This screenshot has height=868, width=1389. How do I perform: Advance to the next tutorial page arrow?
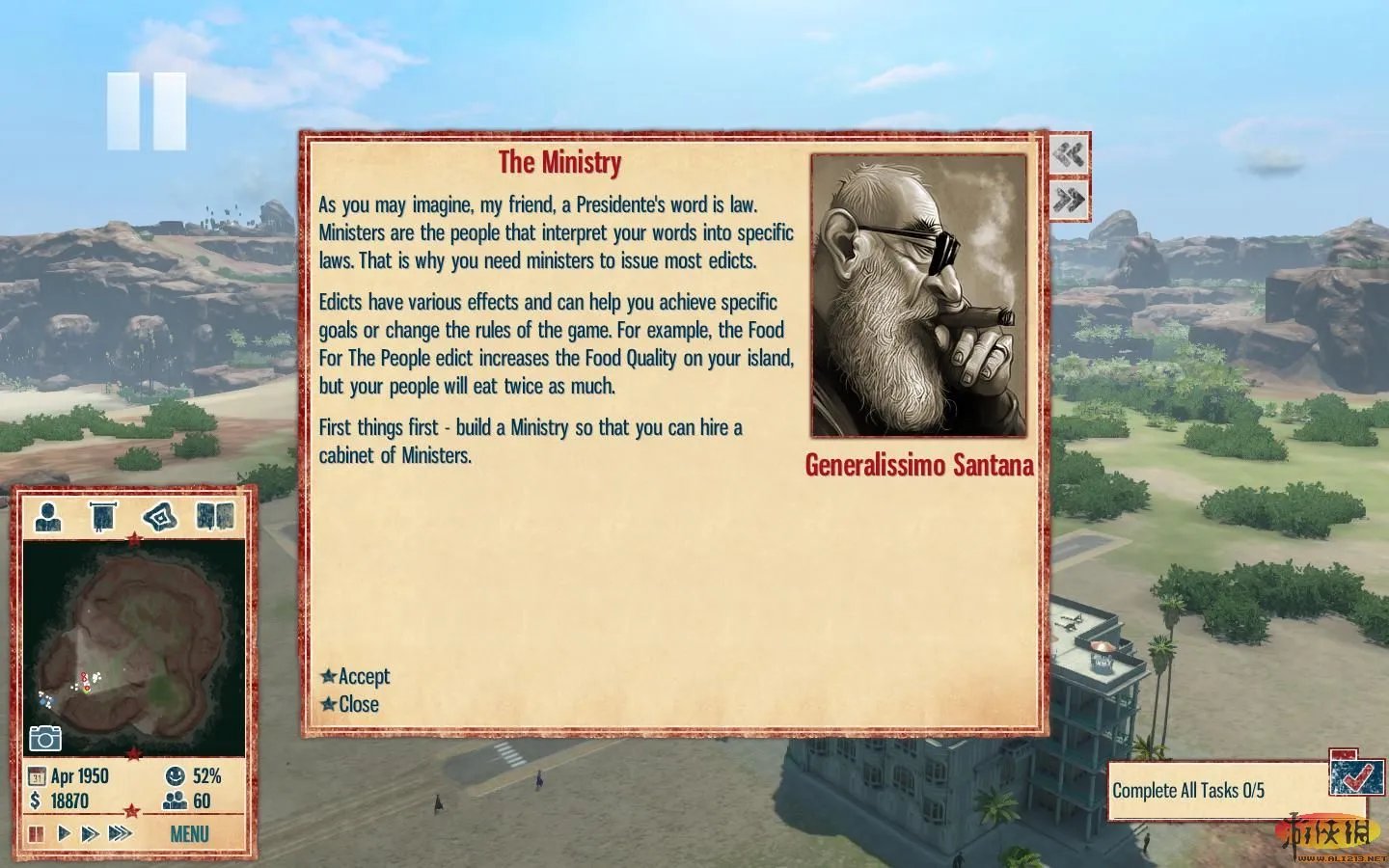coord(1069,200)
